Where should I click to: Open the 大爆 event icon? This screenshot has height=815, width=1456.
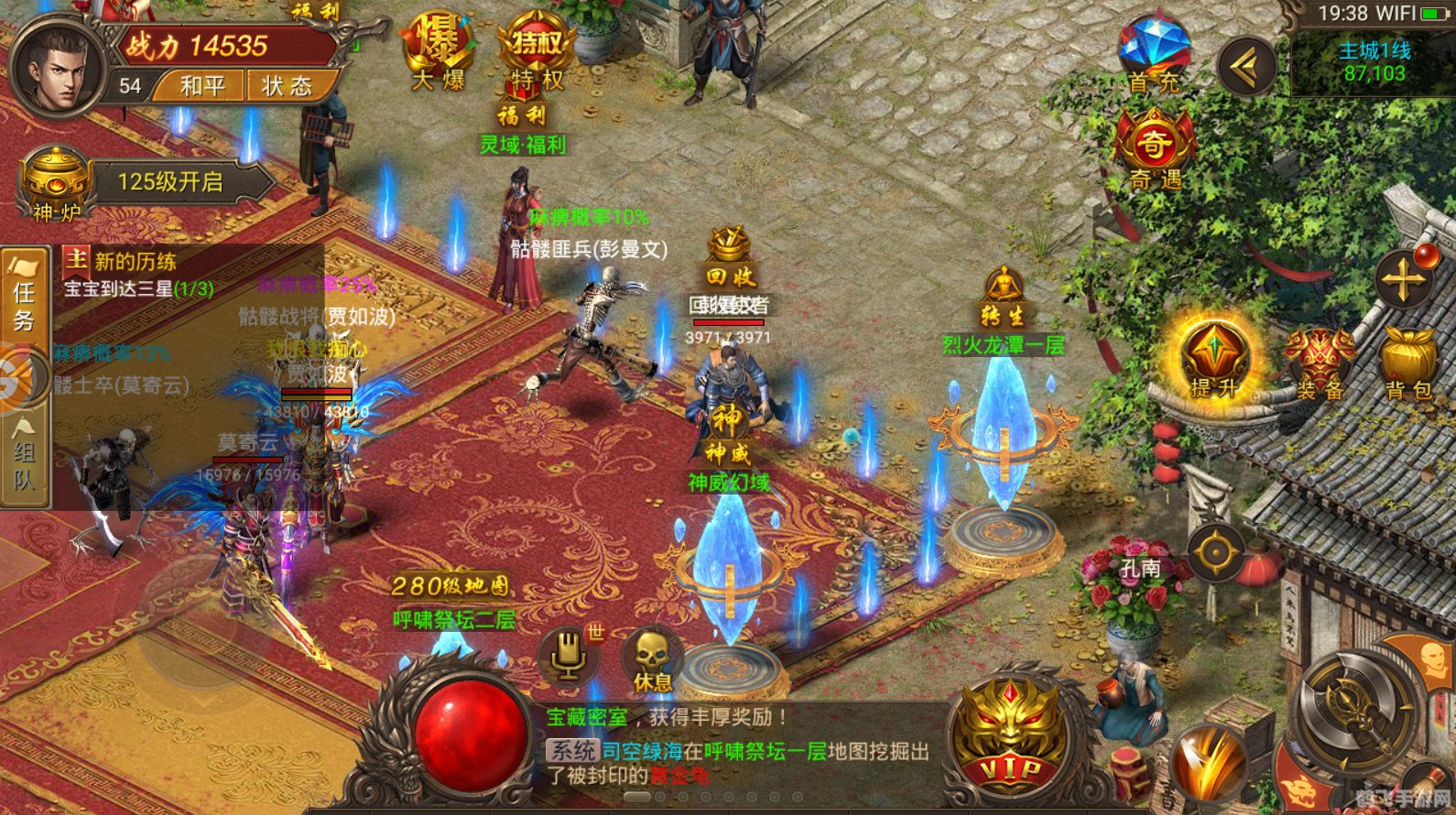pyautogui.click(x=438, y=50)
